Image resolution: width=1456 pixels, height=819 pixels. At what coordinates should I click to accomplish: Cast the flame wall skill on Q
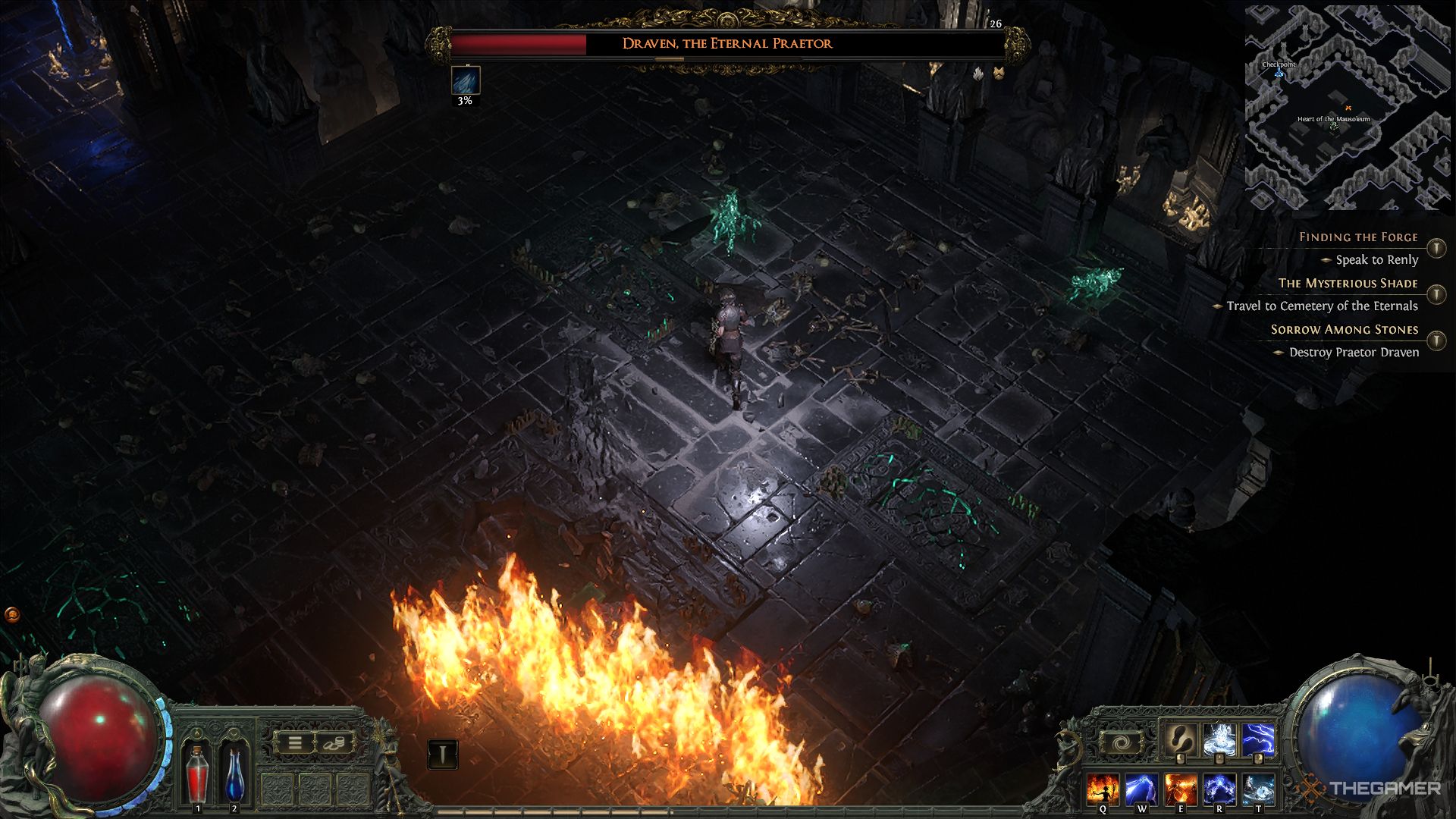(x=1102, y=789)
